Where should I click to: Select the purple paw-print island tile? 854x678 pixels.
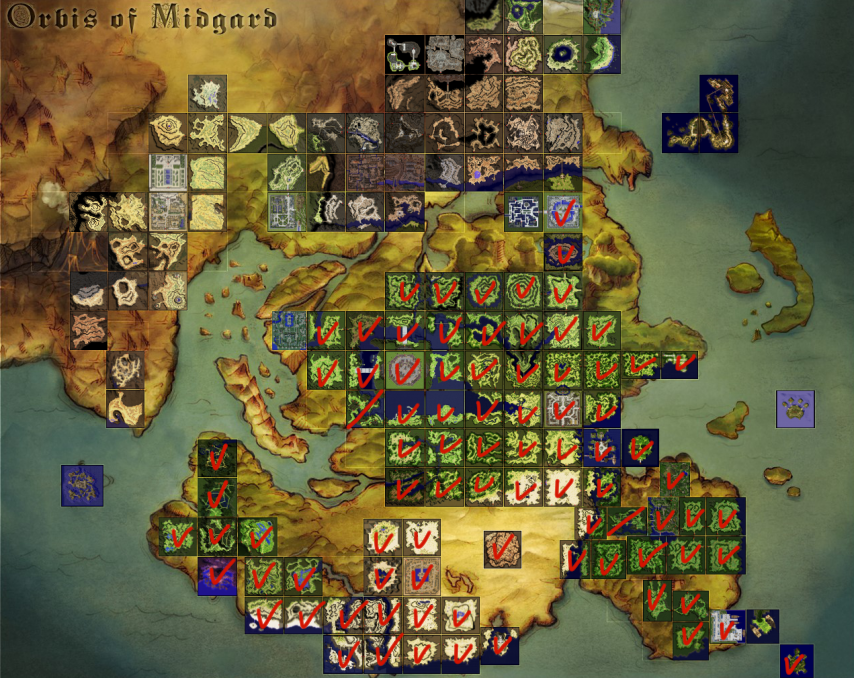click(795, 409)
